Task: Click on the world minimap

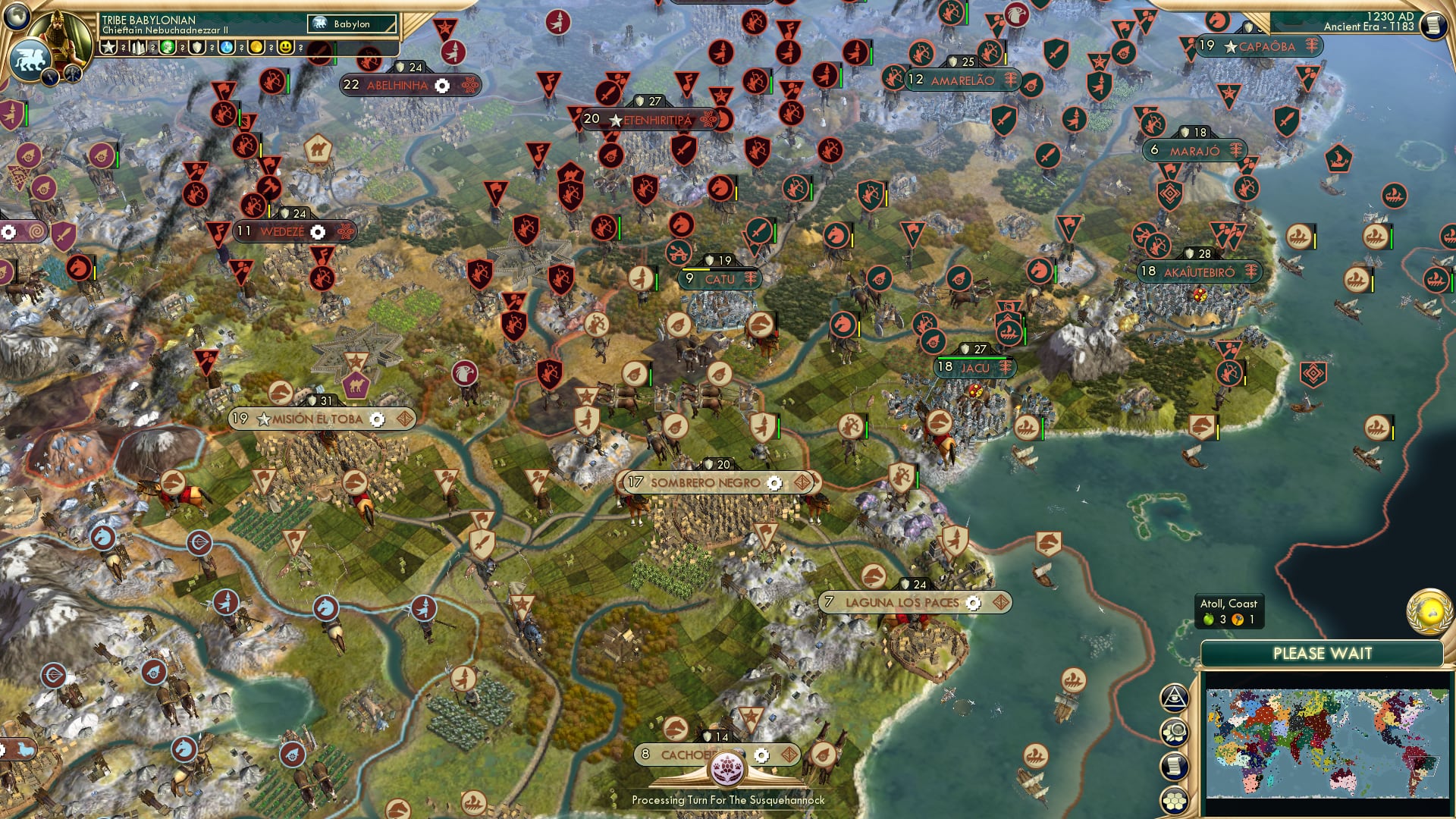Action: 1327,743
